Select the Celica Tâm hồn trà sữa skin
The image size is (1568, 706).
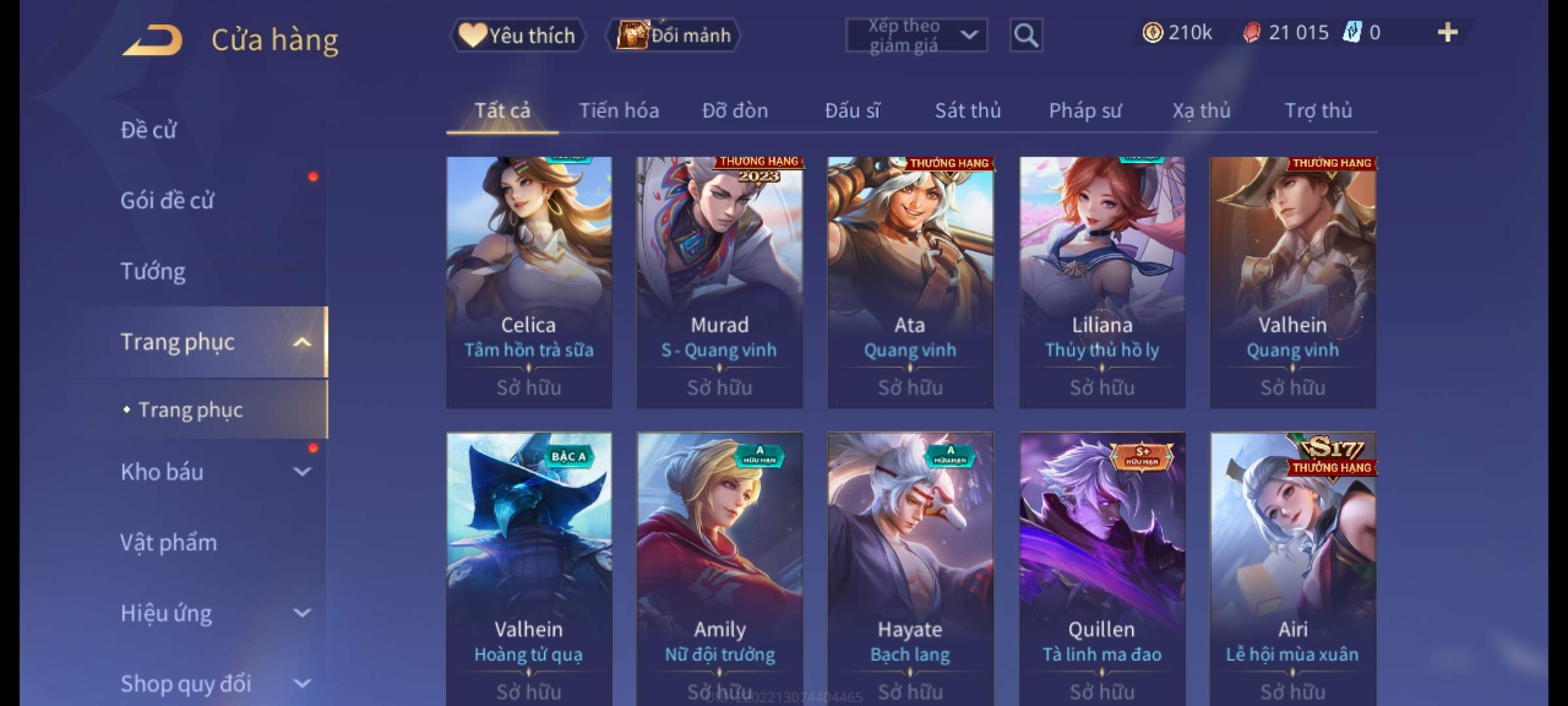point(529,282)
